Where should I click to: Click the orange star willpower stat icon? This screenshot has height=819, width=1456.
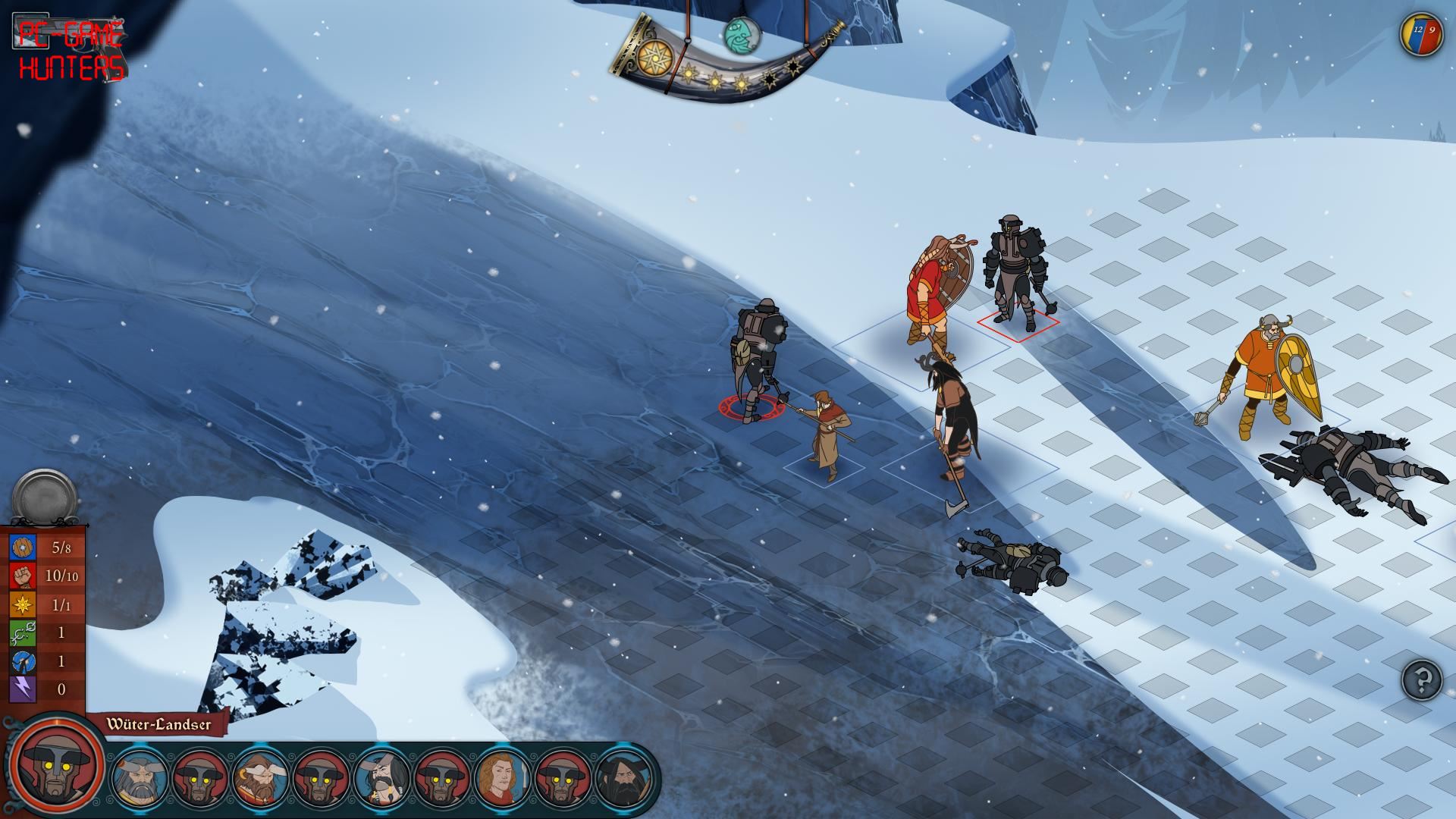pos(23,604)
